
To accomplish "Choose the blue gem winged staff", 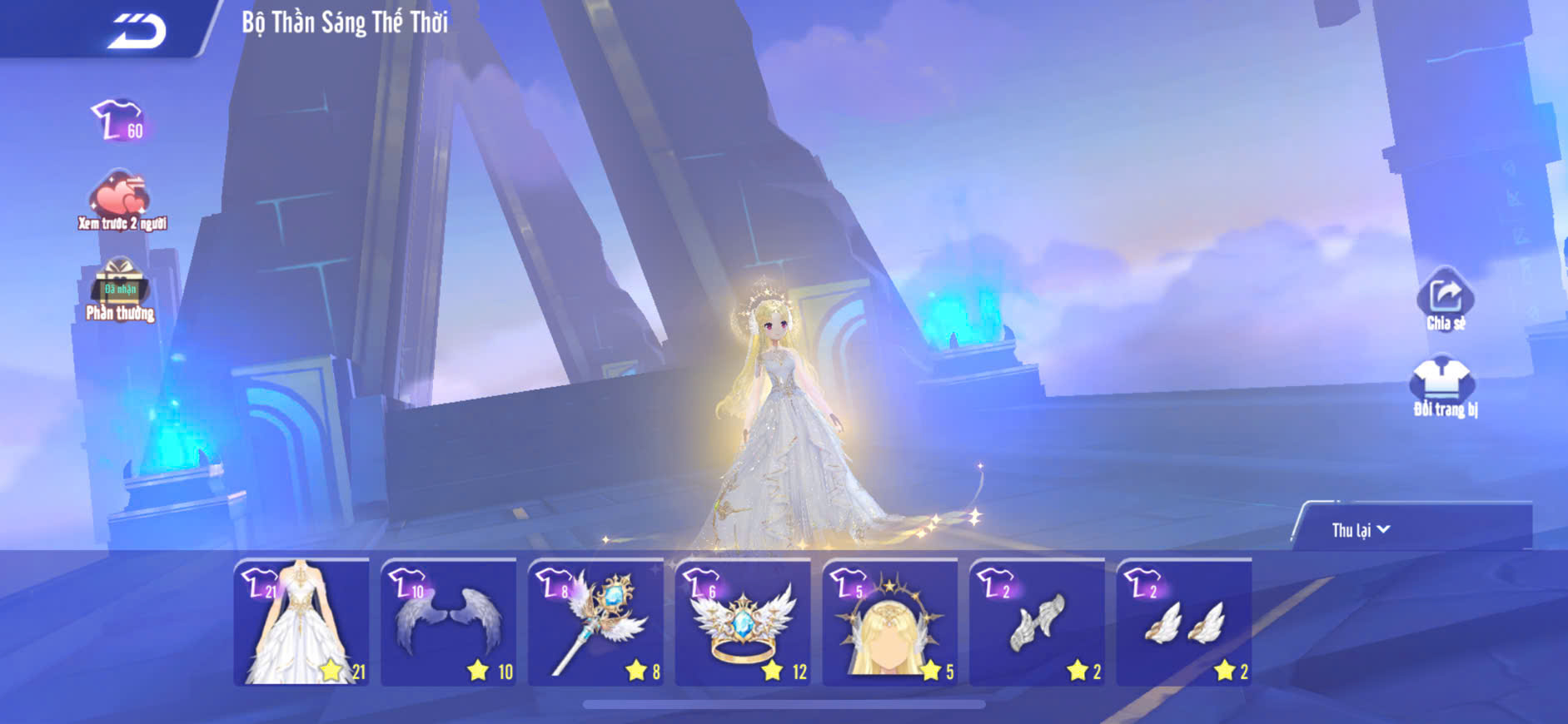I will pos(596,622).
